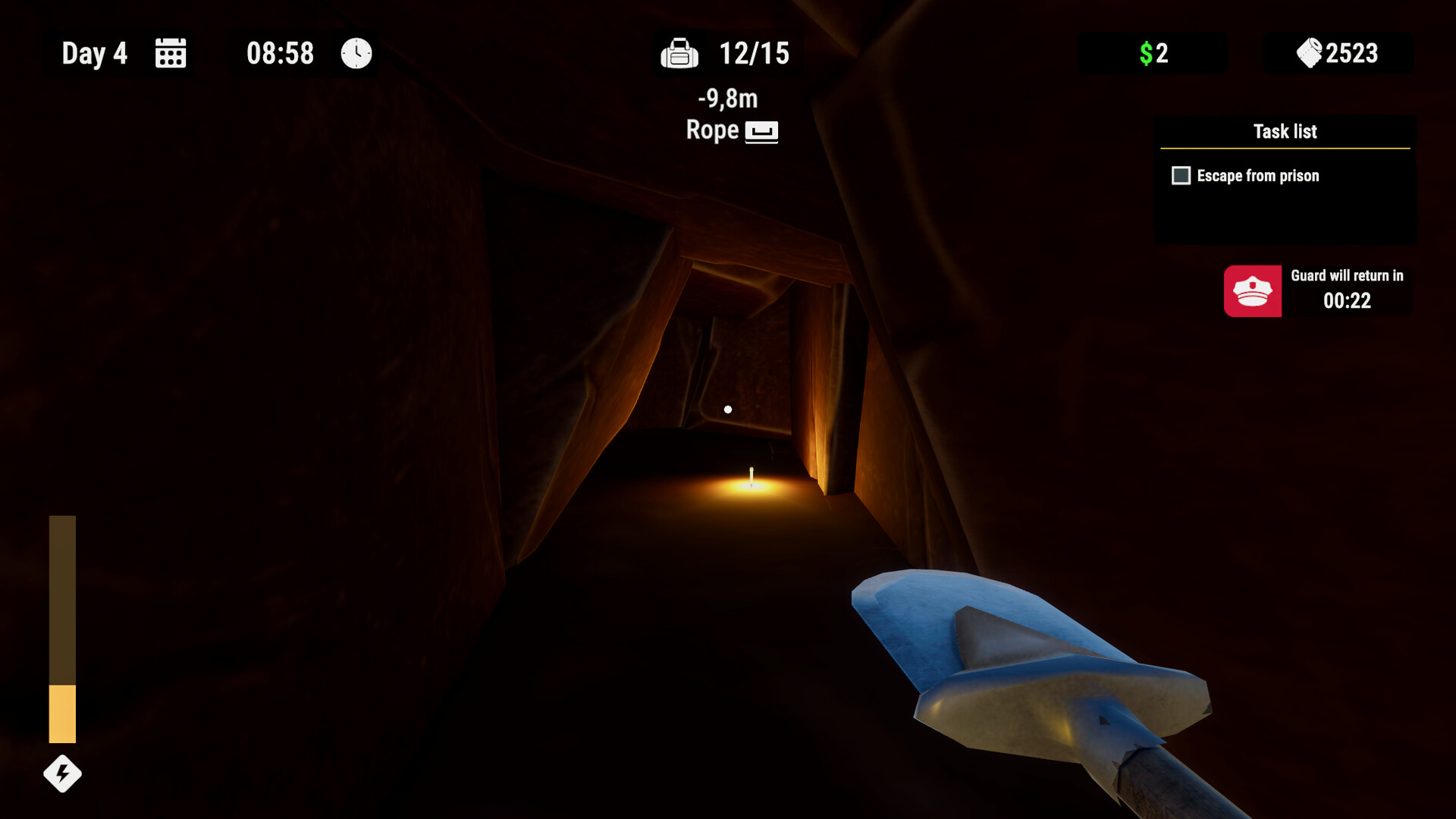Viewport: 1456px width, 819px height.
Task: Check the Escape from prison checkbox
Action: 1180,175
